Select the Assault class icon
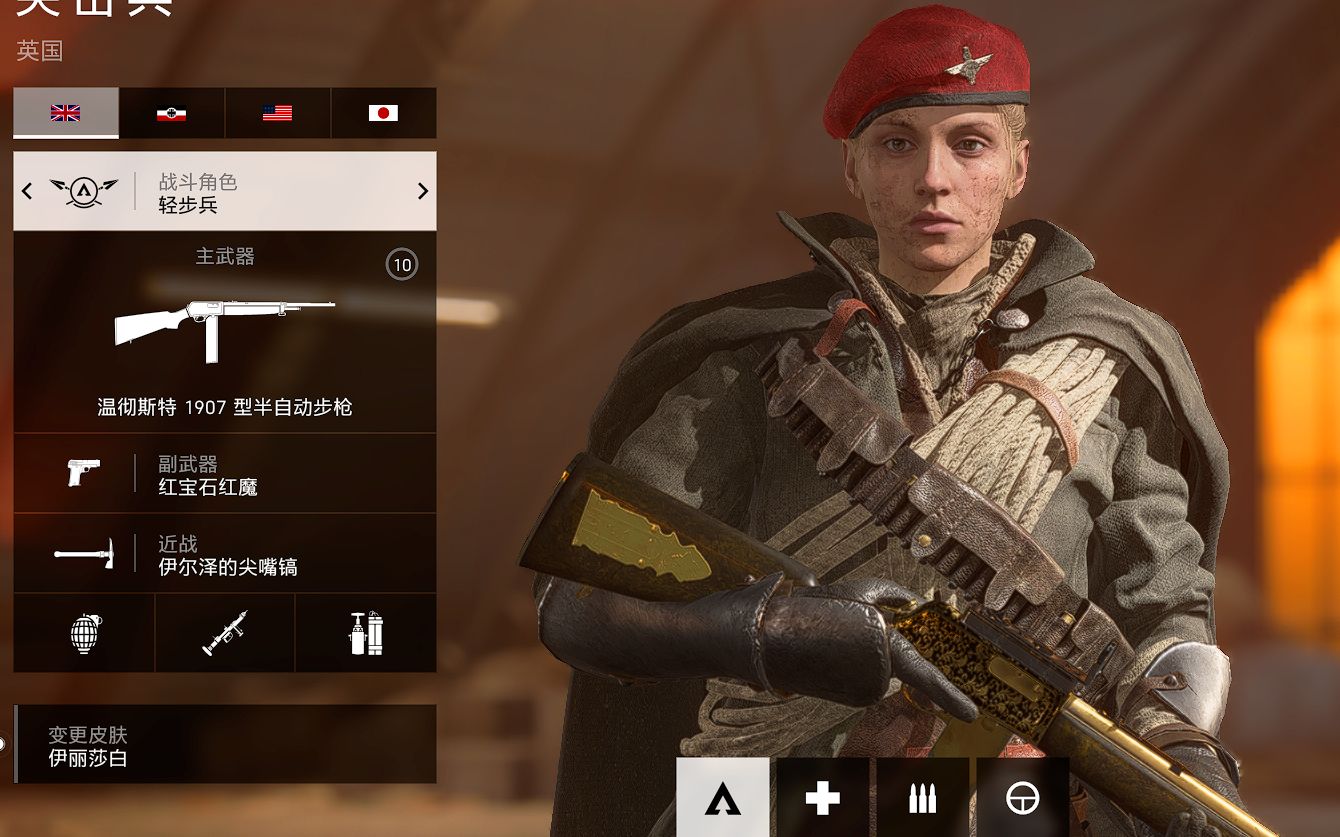Image resolution: width=1340 pixels, height=837 pixels. coord(722,798)
